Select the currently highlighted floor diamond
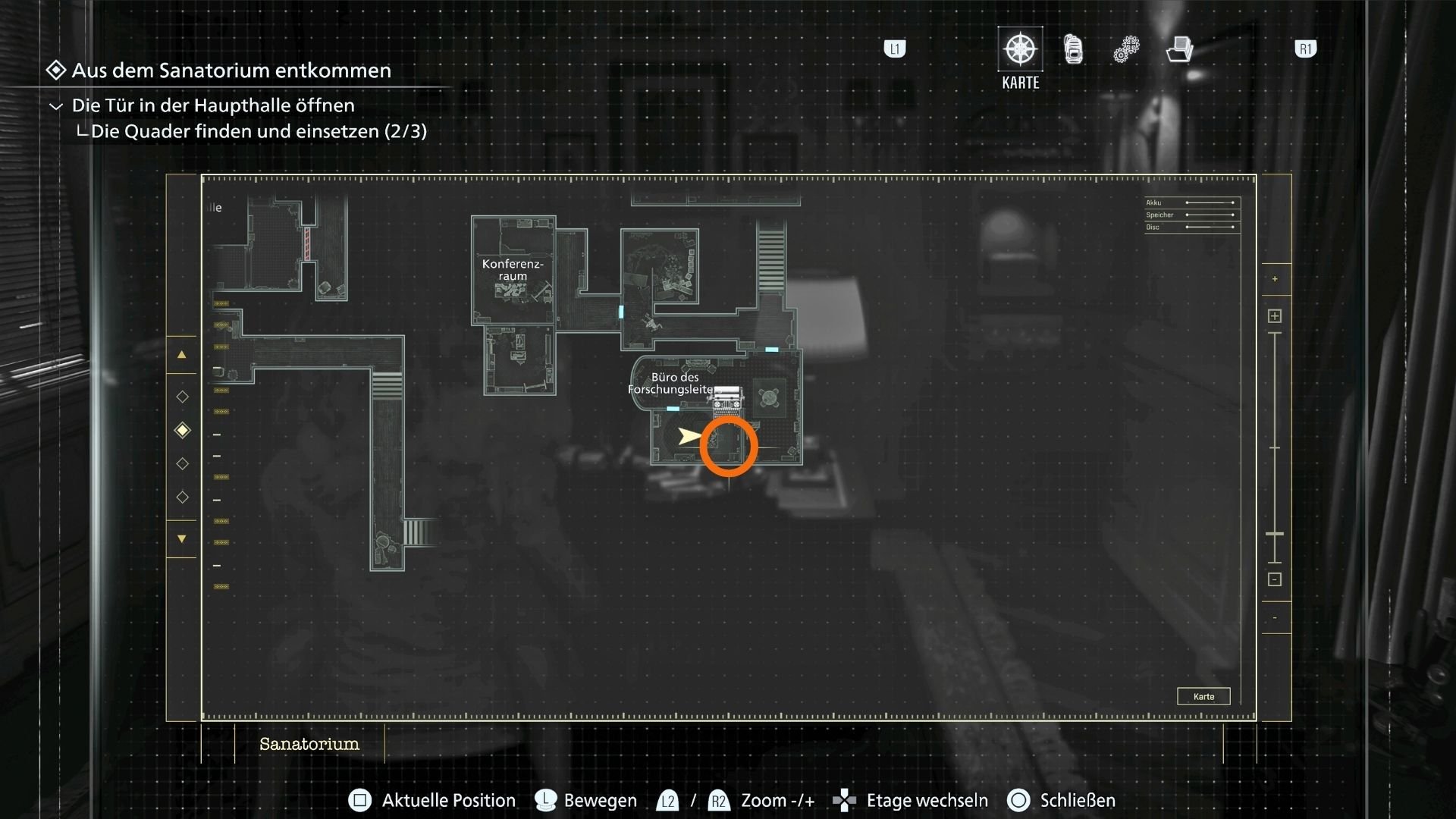The image size is (1456, 819). click(x=182, y=429)
